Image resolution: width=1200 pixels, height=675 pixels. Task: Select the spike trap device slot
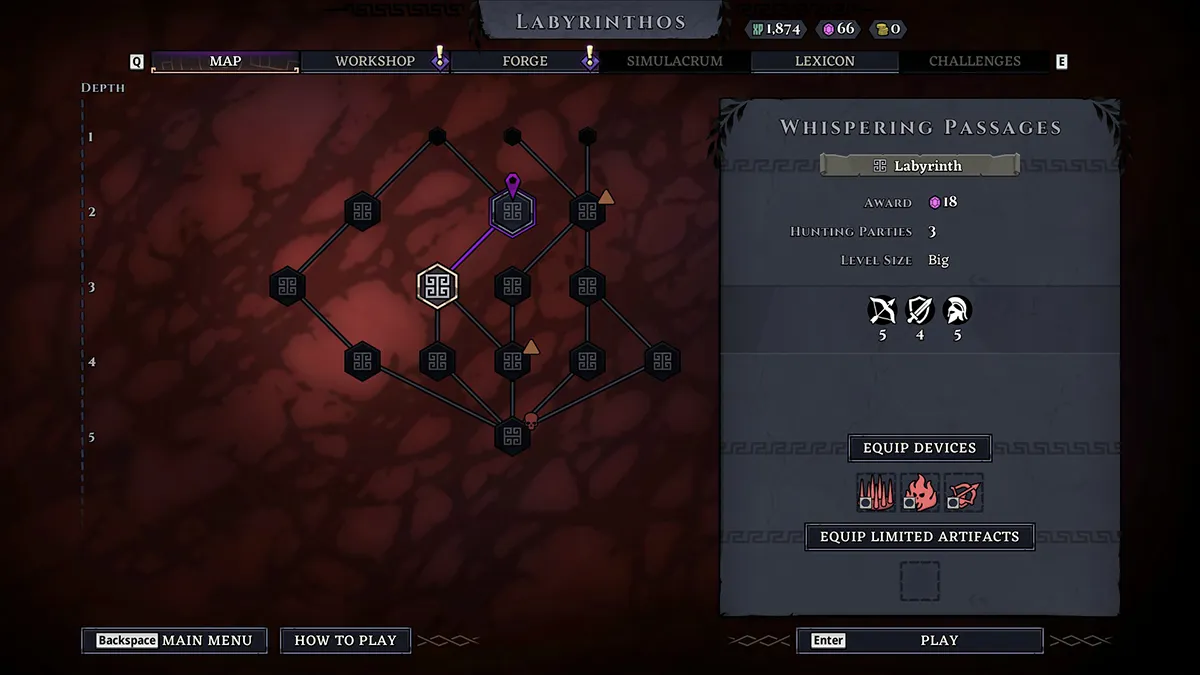(876, 493)
